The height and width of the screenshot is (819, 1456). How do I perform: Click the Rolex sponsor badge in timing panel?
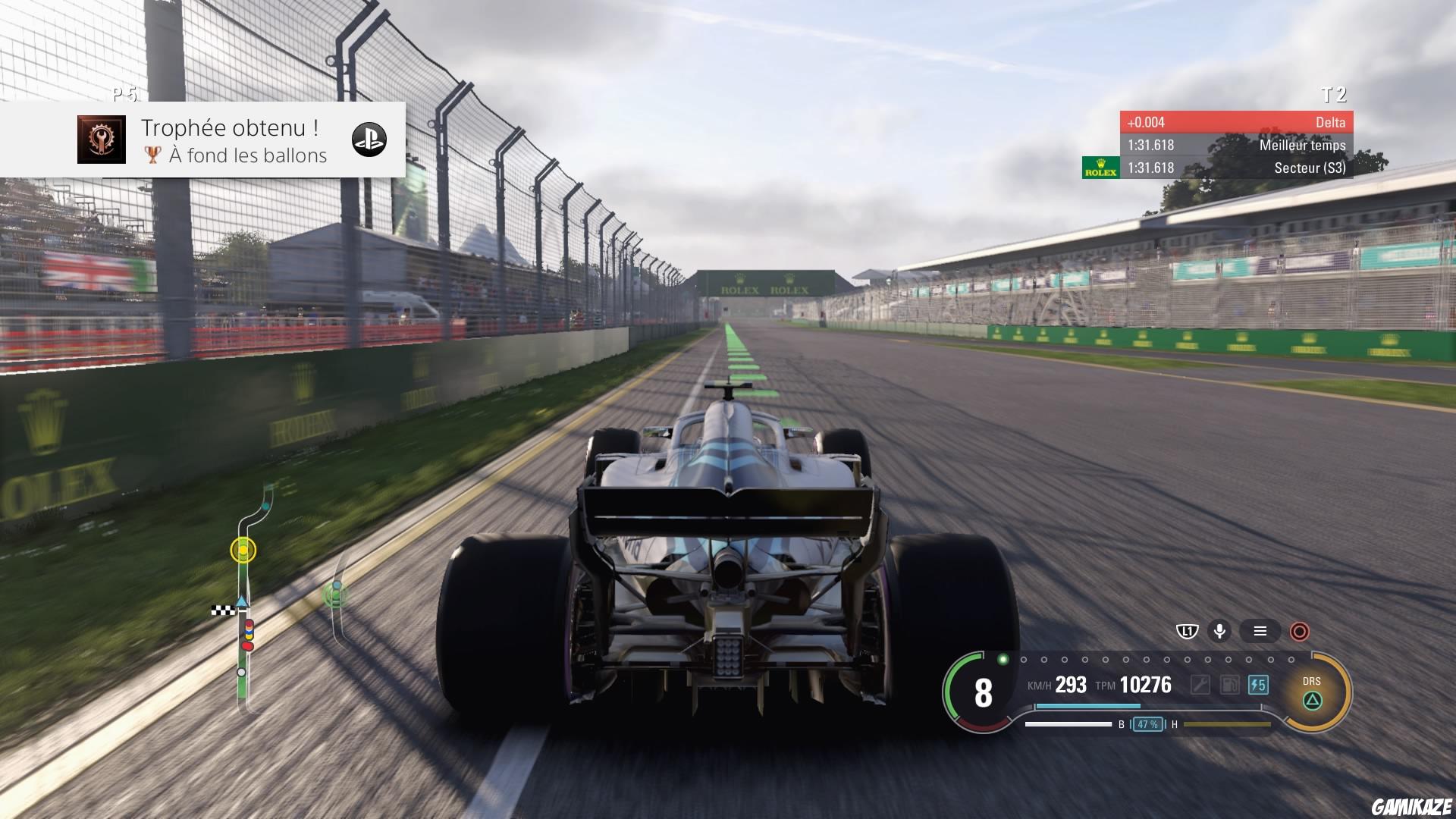click(x=1101, y=168)
